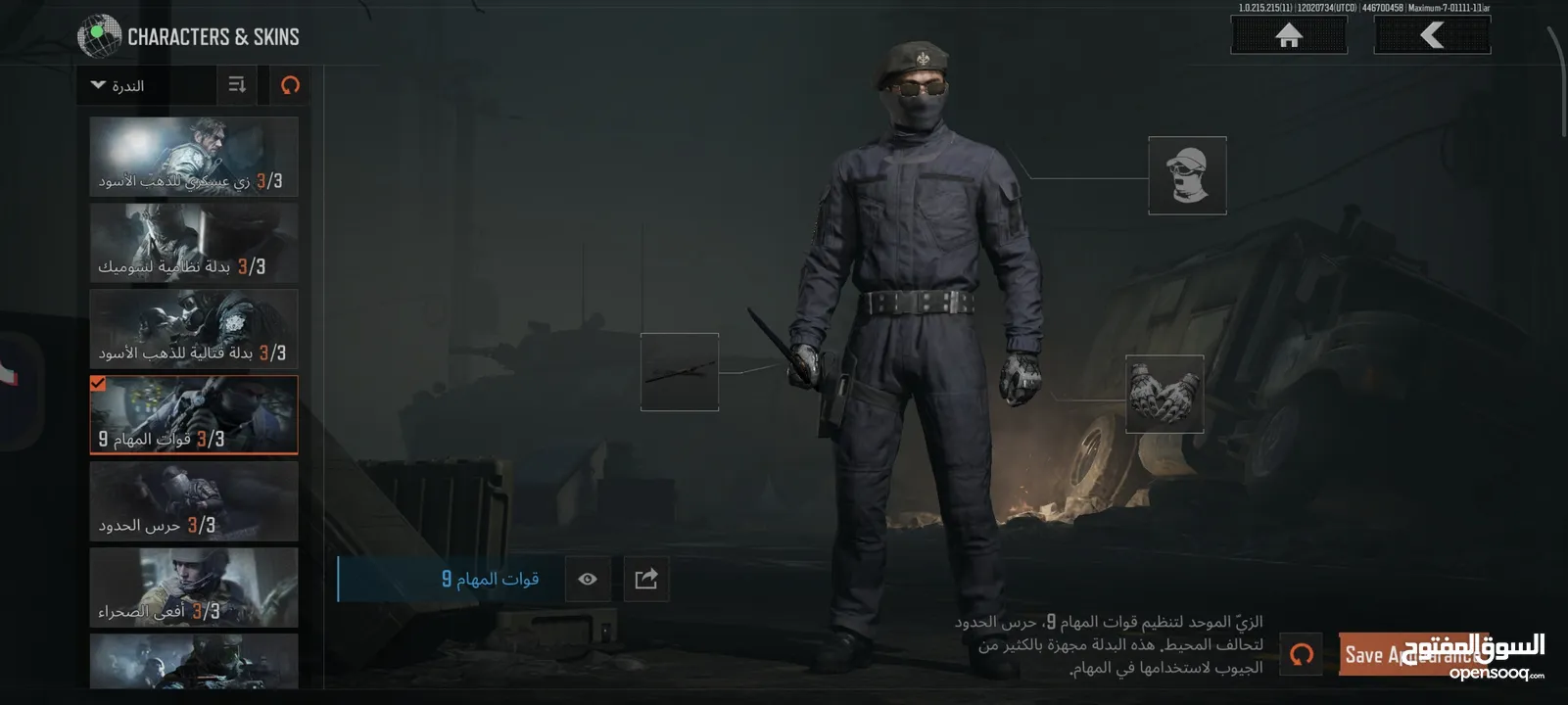Open the tactical gloves slot
The height and width of the screenshot is (705, 1568).
pos(1164,394)
